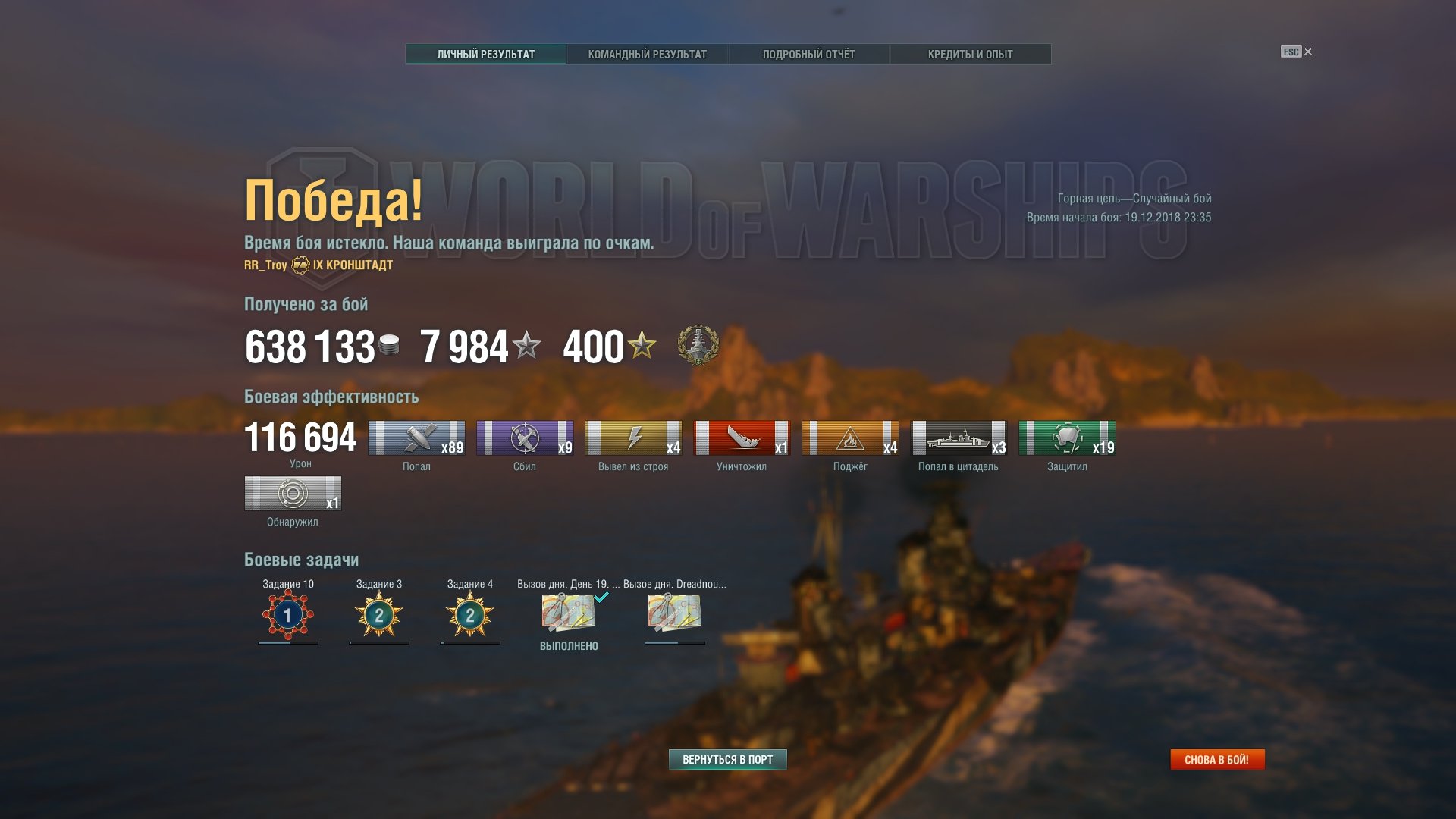Open the Задание 3 mission badge

click(379, 614)
